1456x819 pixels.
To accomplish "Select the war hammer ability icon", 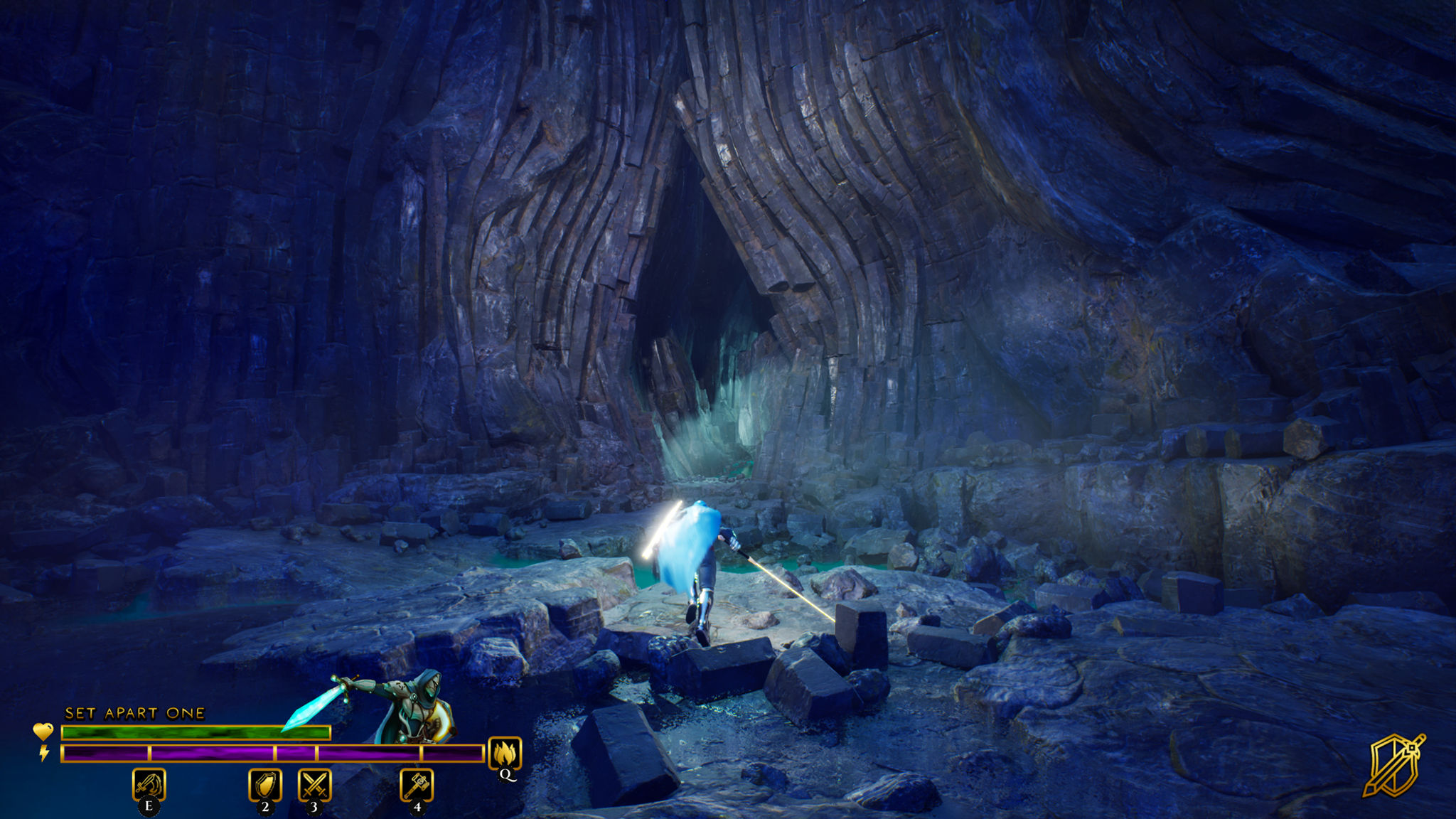I will 417,784.
